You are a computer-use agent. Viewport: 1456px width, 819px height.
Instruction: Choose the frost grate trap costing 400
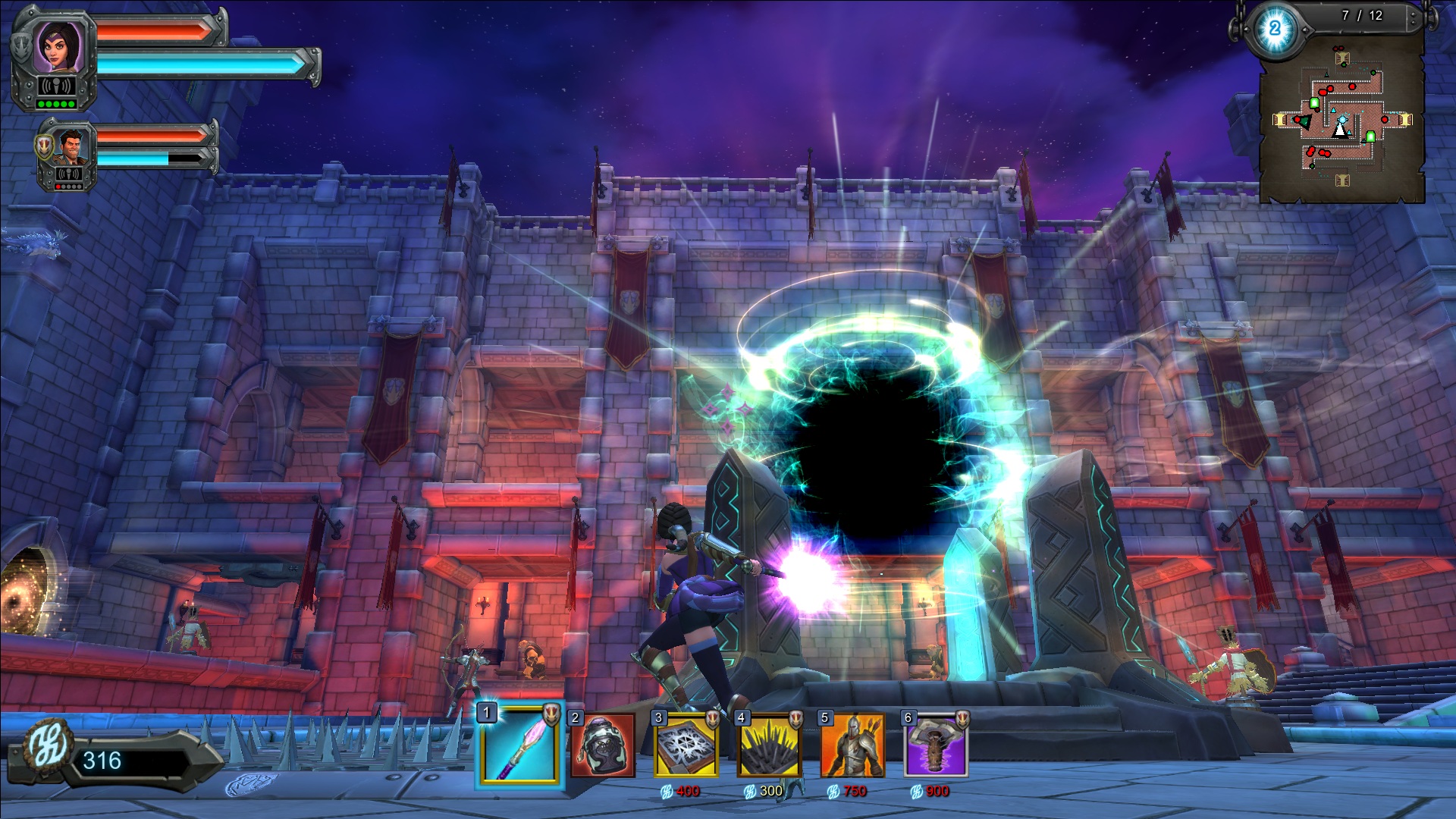click(686, 745)
